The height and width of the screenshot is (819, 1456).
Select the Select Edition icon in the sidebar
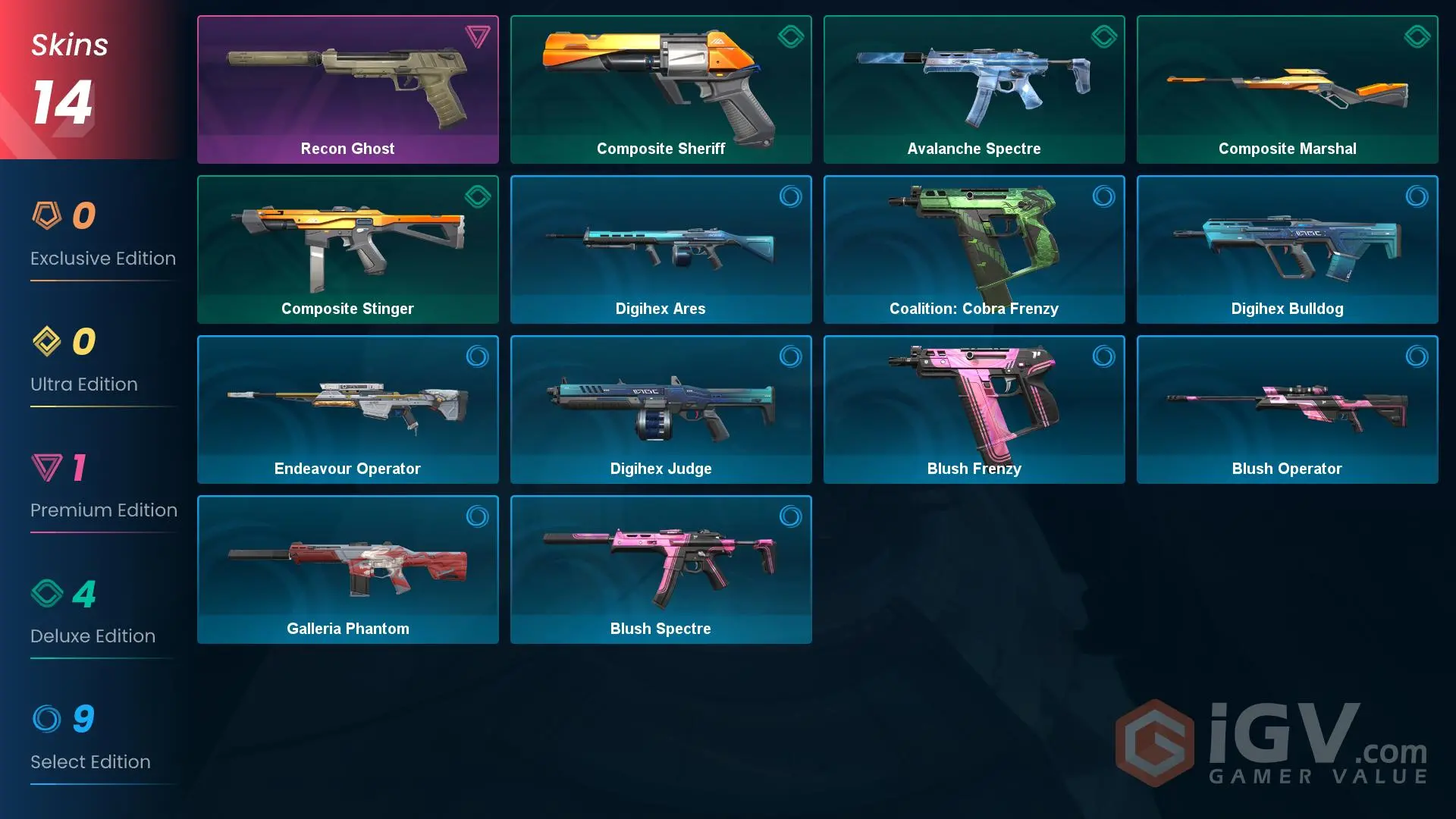click(x=47, y=719)
